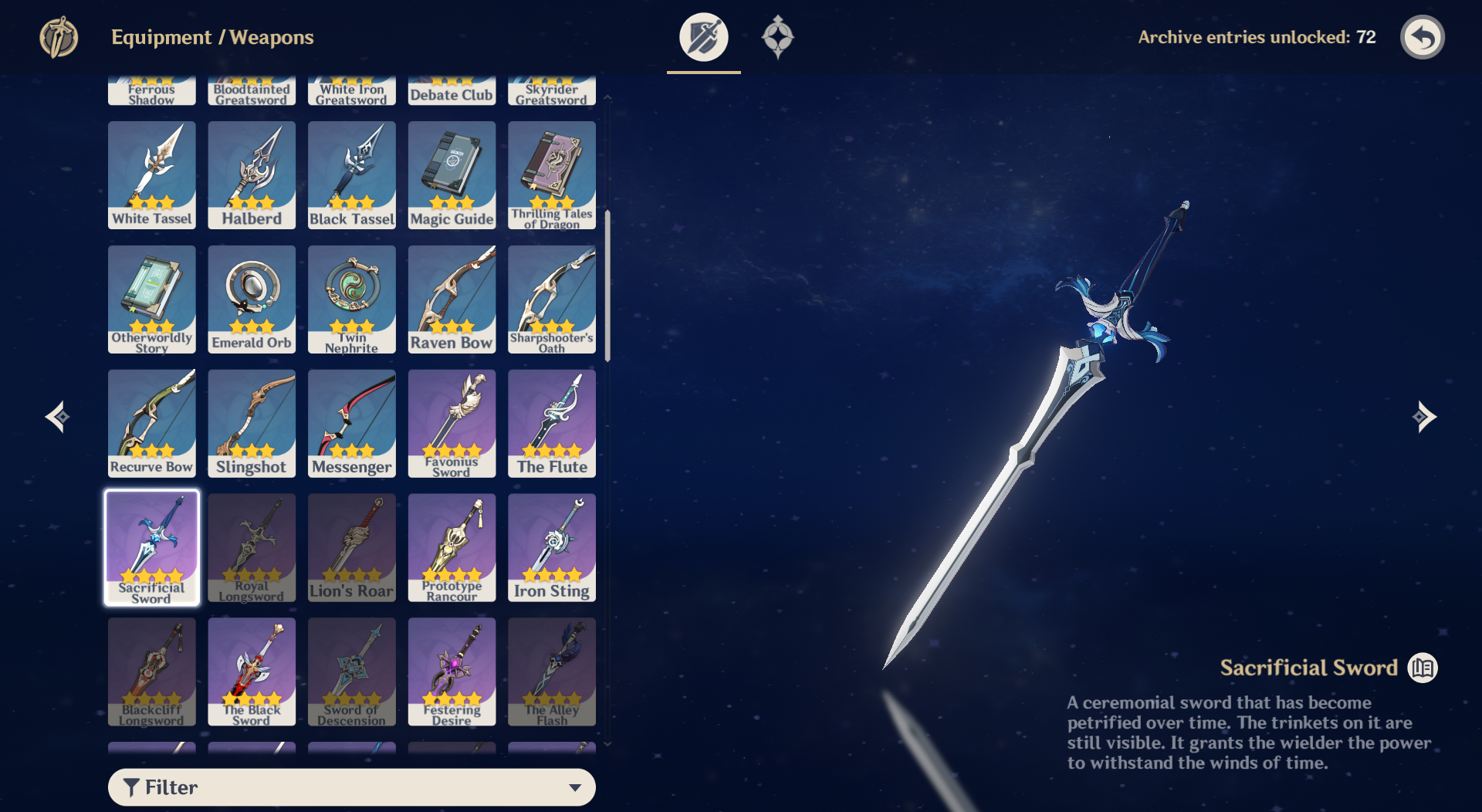Choose the Messenger bow
The image size is (1482, 812).
click(x=352, y=423)
